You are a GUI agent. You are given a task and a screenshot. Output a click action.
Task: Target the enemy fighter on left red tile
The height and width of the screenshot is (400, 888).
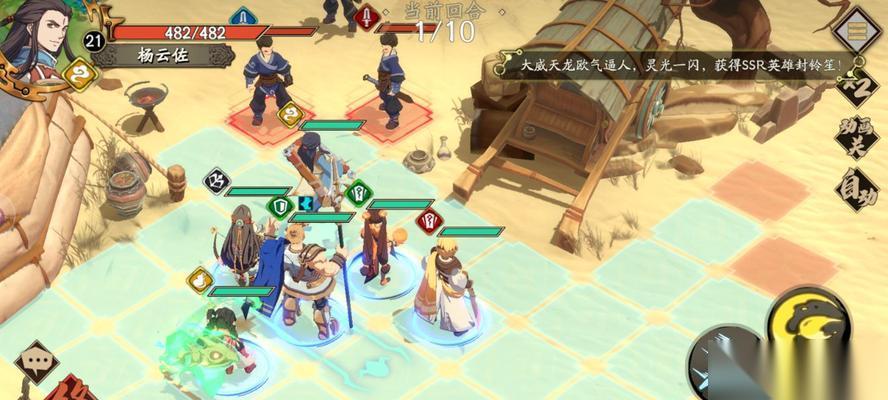tap(266, 79)
